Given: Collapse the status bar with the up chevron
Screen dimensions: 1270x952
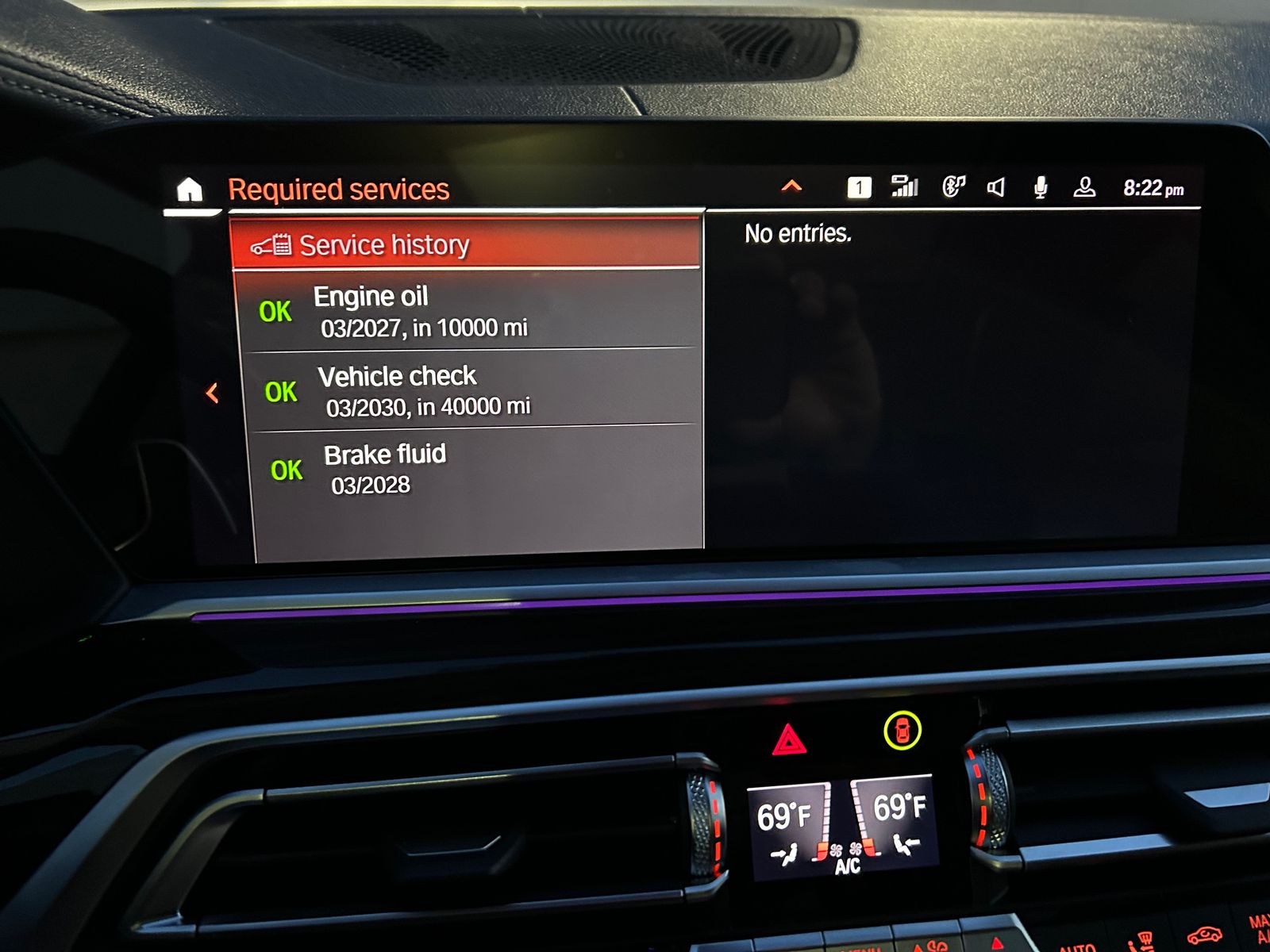Looking at the screenshot, I should [791, 186].
